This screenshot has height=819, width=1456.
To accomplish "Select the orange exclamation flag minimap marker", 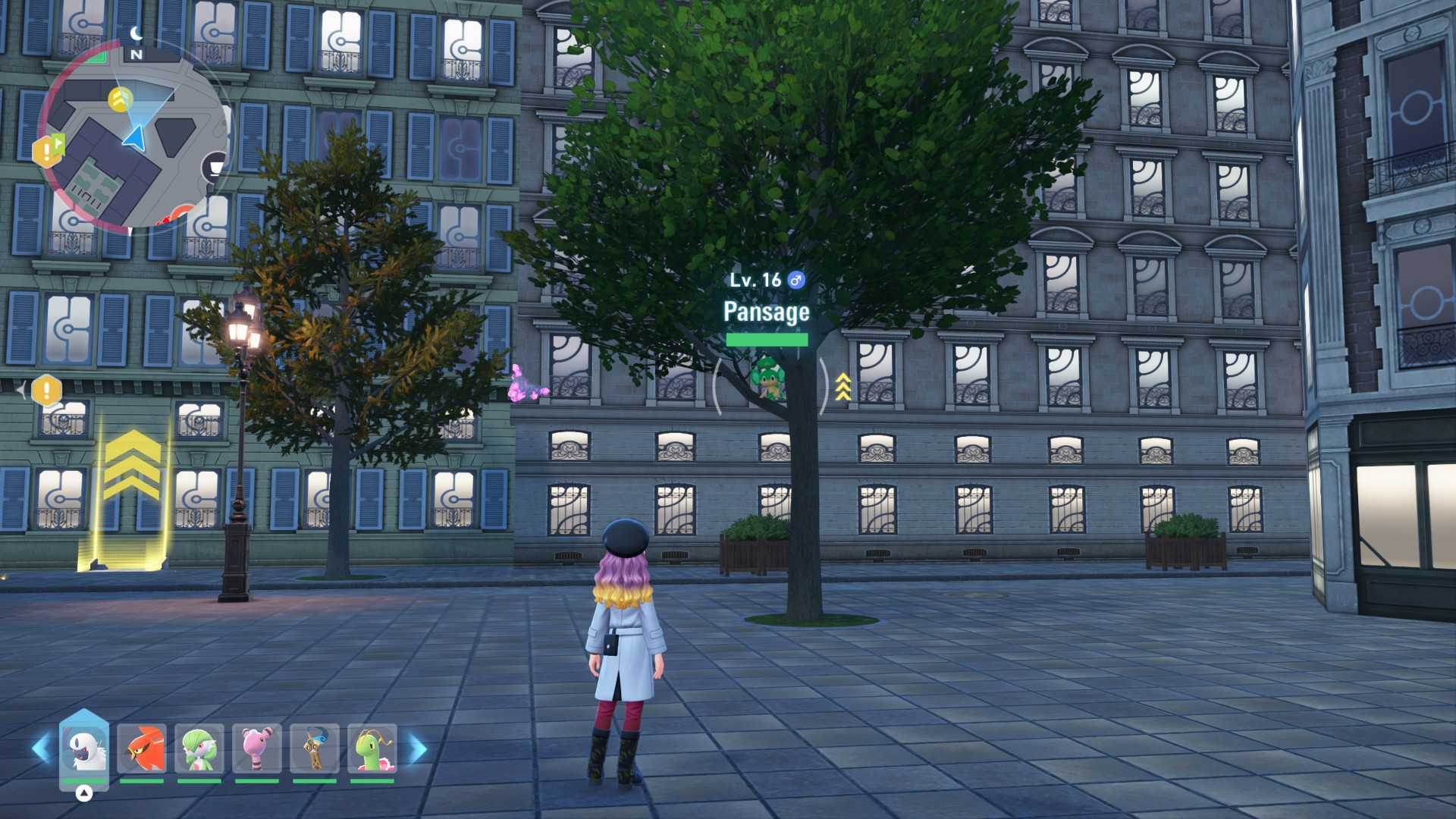I will tap(48, 151).
